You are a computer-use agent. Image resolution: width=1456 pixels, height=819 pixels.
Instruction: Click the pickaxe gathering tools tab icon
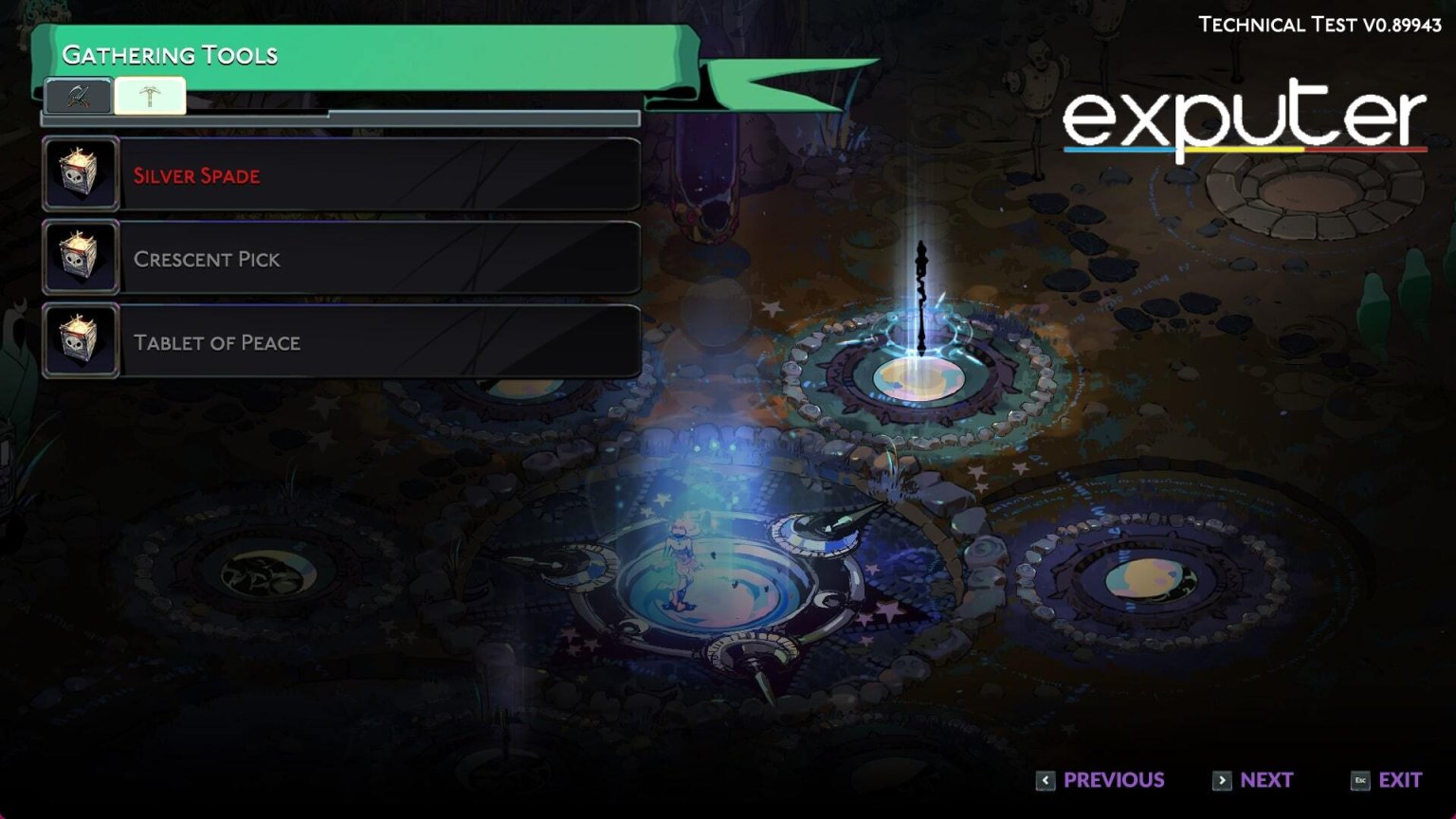point(148,95)
